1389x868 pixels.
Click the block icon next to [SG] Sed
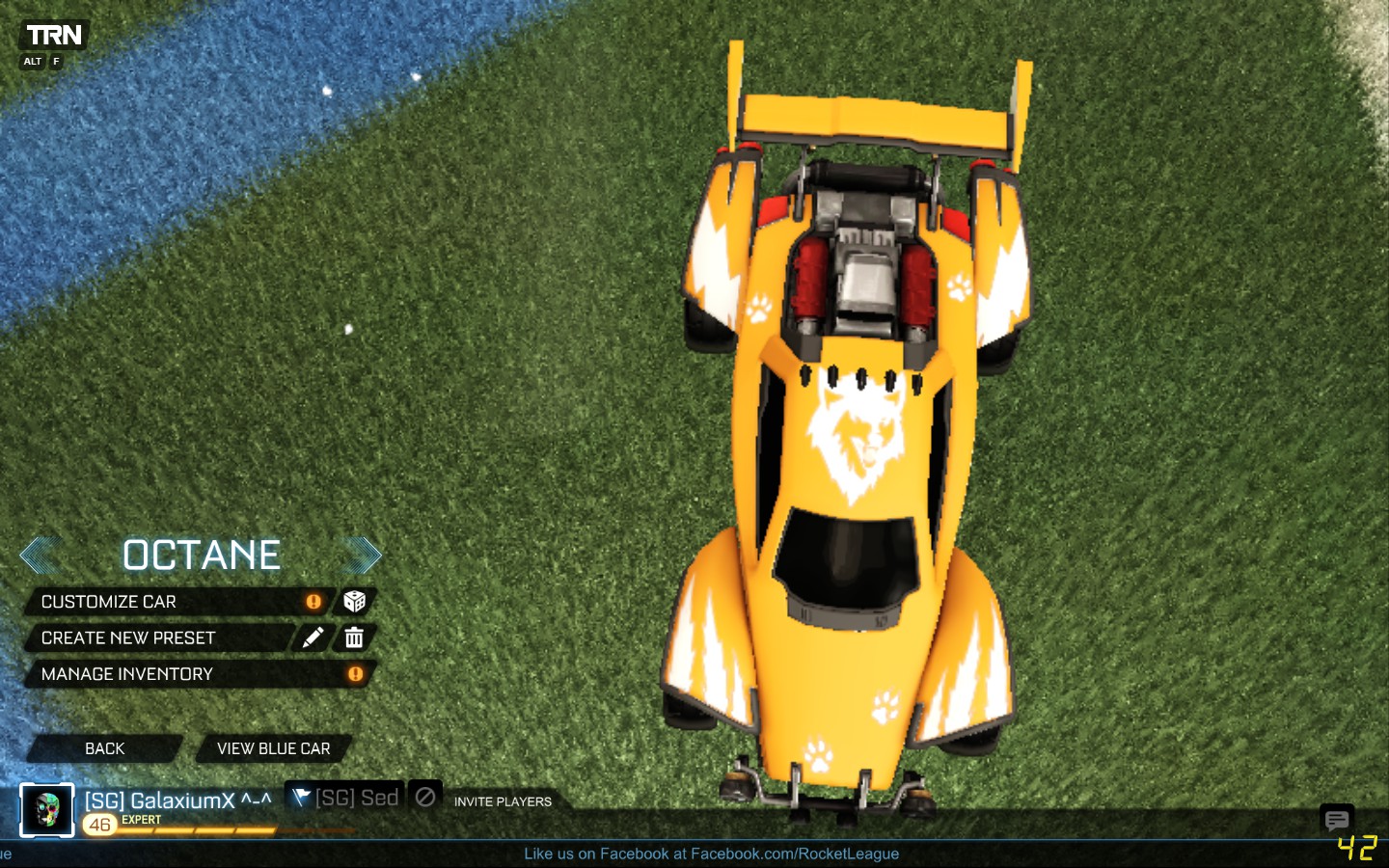[425, 799]
